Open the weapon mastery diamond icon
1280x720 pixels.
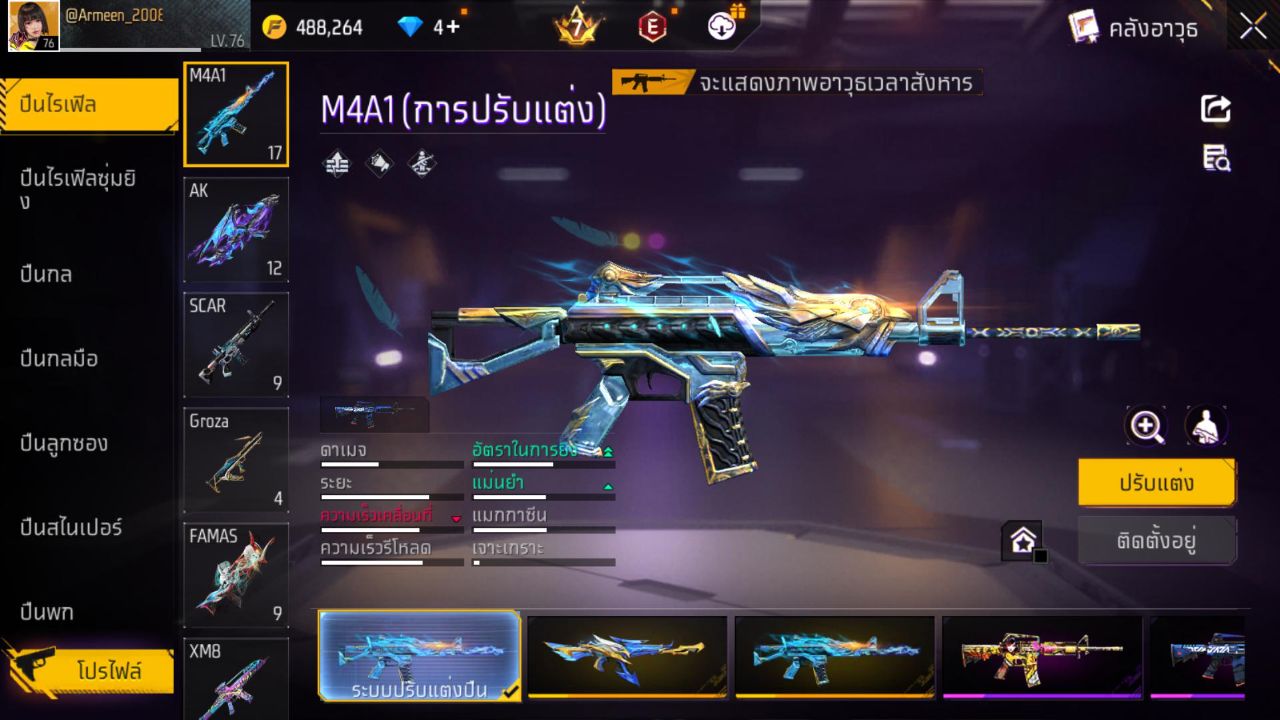tap(420, 164)
